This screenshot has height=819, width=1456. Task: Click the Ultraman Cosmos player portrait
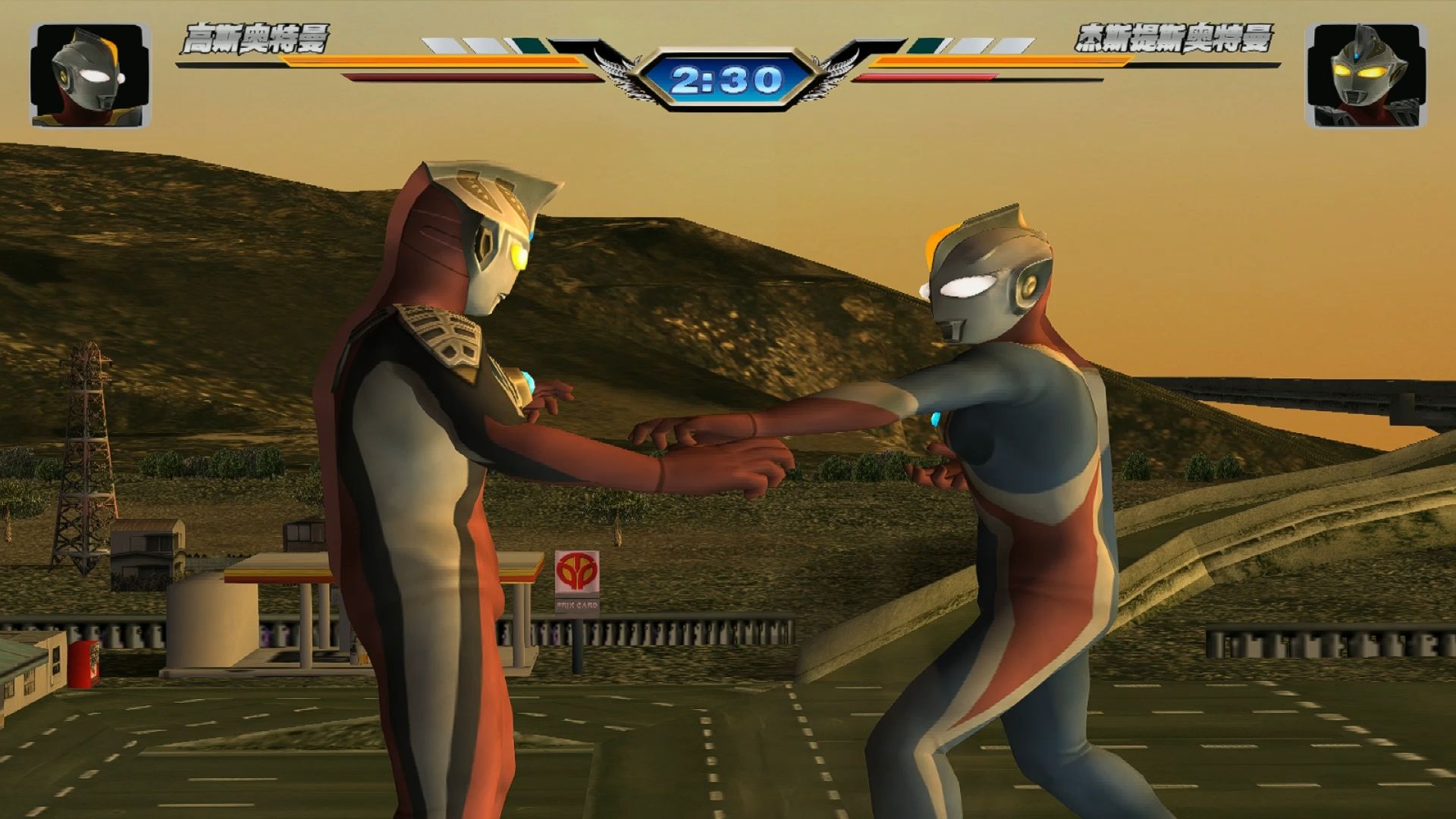coord(90,74)
